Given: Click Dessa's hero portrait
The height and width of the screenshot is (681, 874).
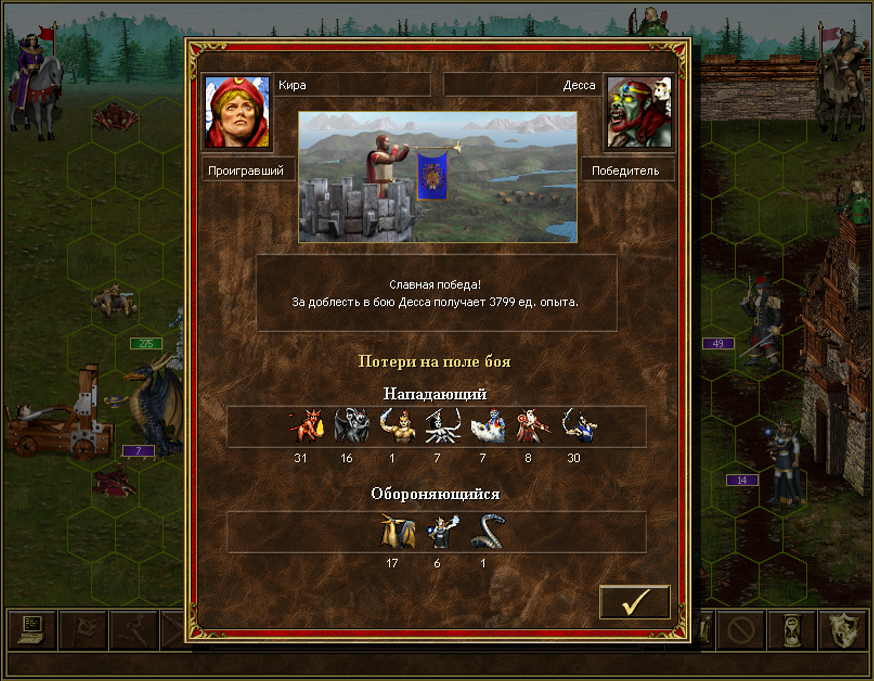Looking at the screenshot, I should point(639,112).
